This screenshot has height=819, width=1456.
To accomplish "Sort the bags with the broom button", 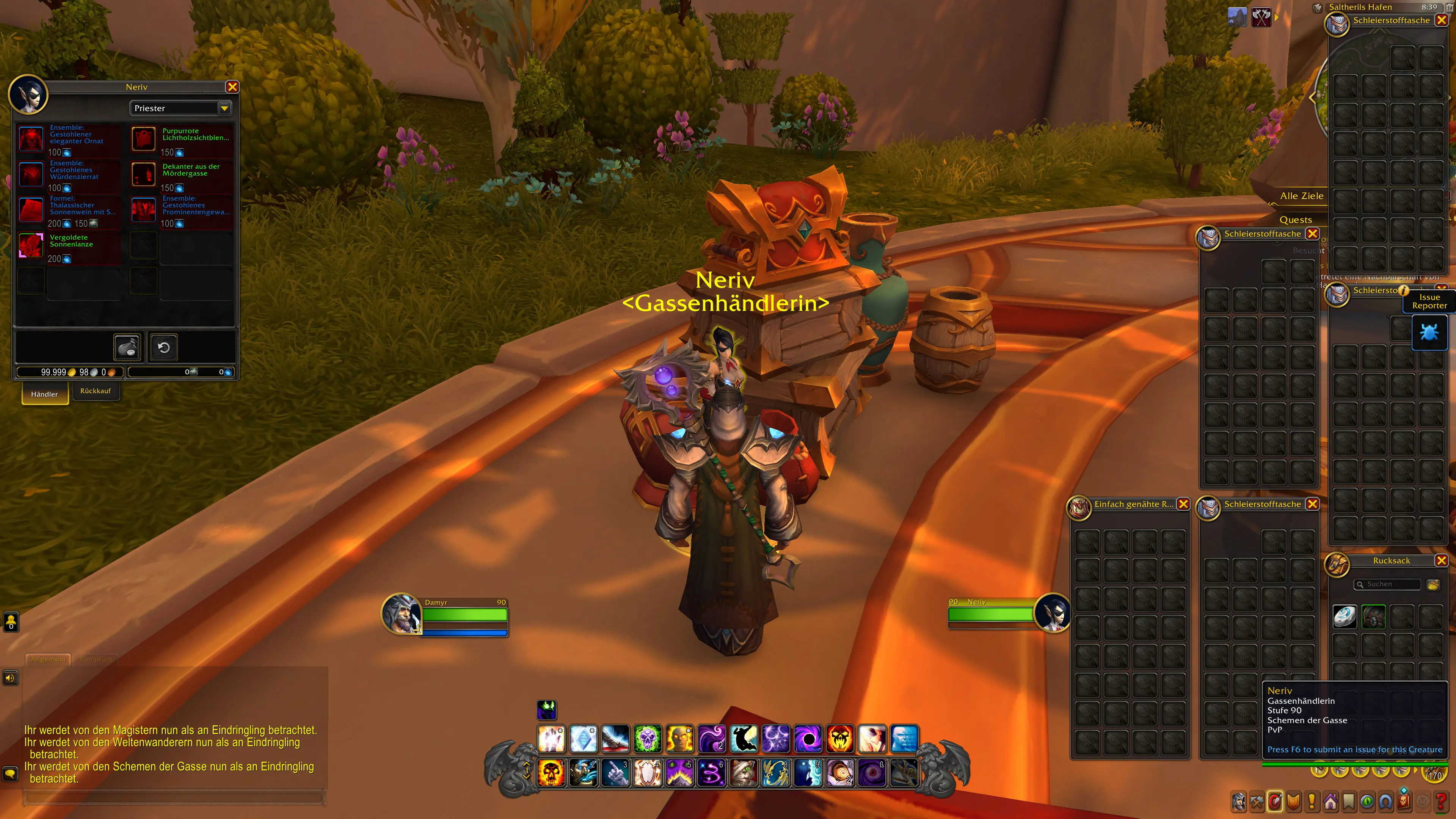I will [1433, 584].
